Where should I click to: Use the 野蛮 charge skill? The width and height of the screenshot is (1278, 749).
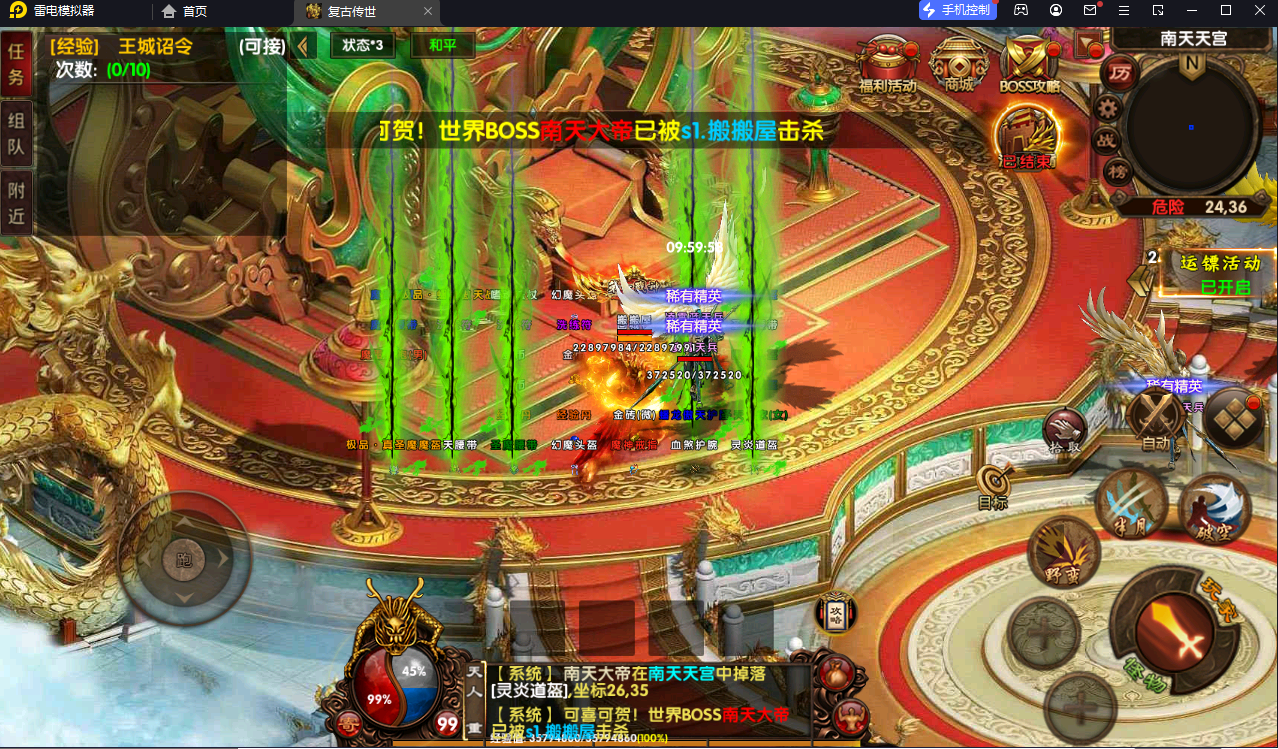[x=1063, y=554]
